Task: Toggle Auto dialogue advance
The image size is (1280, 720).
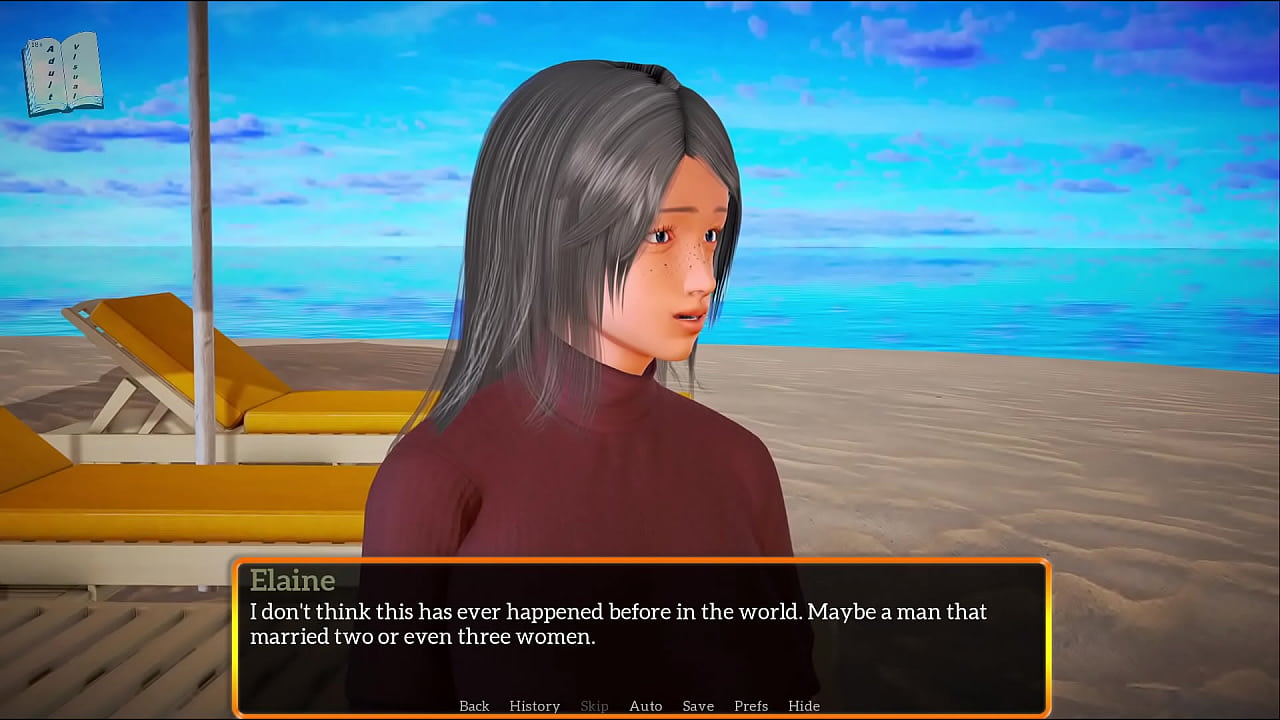Action: click(645, 706)
